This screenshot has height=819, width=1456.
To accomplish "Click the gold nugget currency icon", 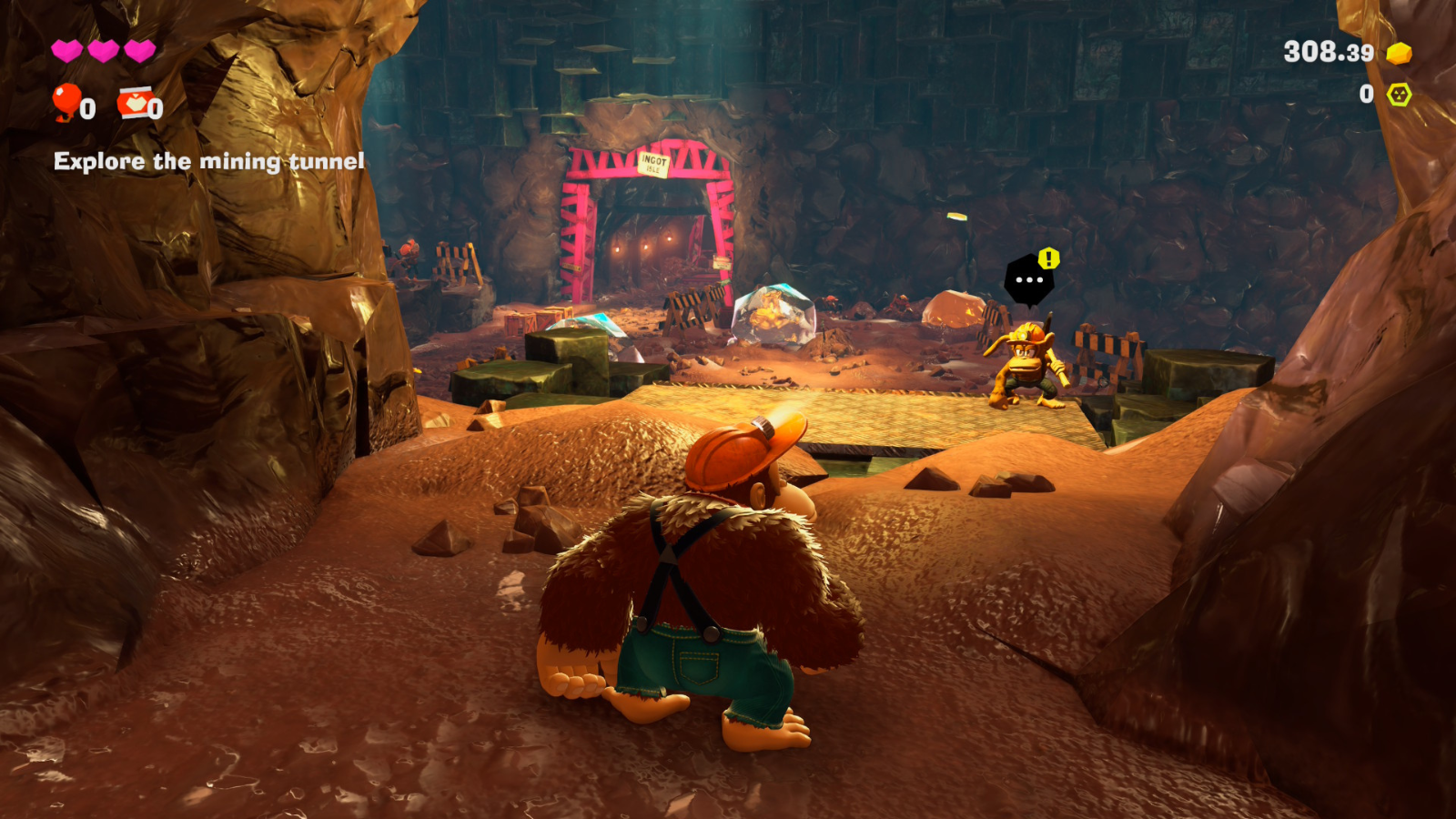I will [1399, 54].
